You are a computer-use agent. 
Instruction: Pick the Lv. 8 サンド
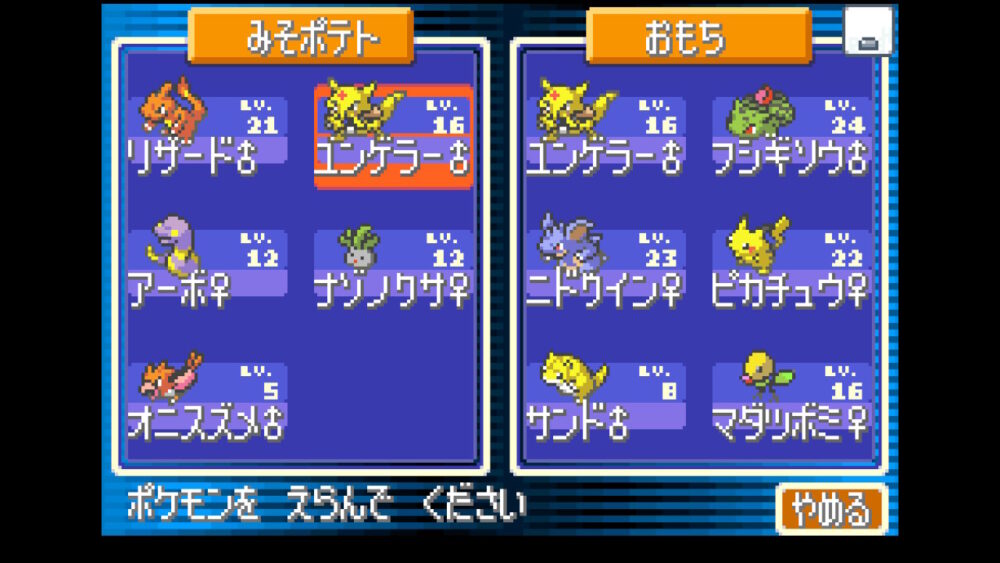tap(607, 398)
